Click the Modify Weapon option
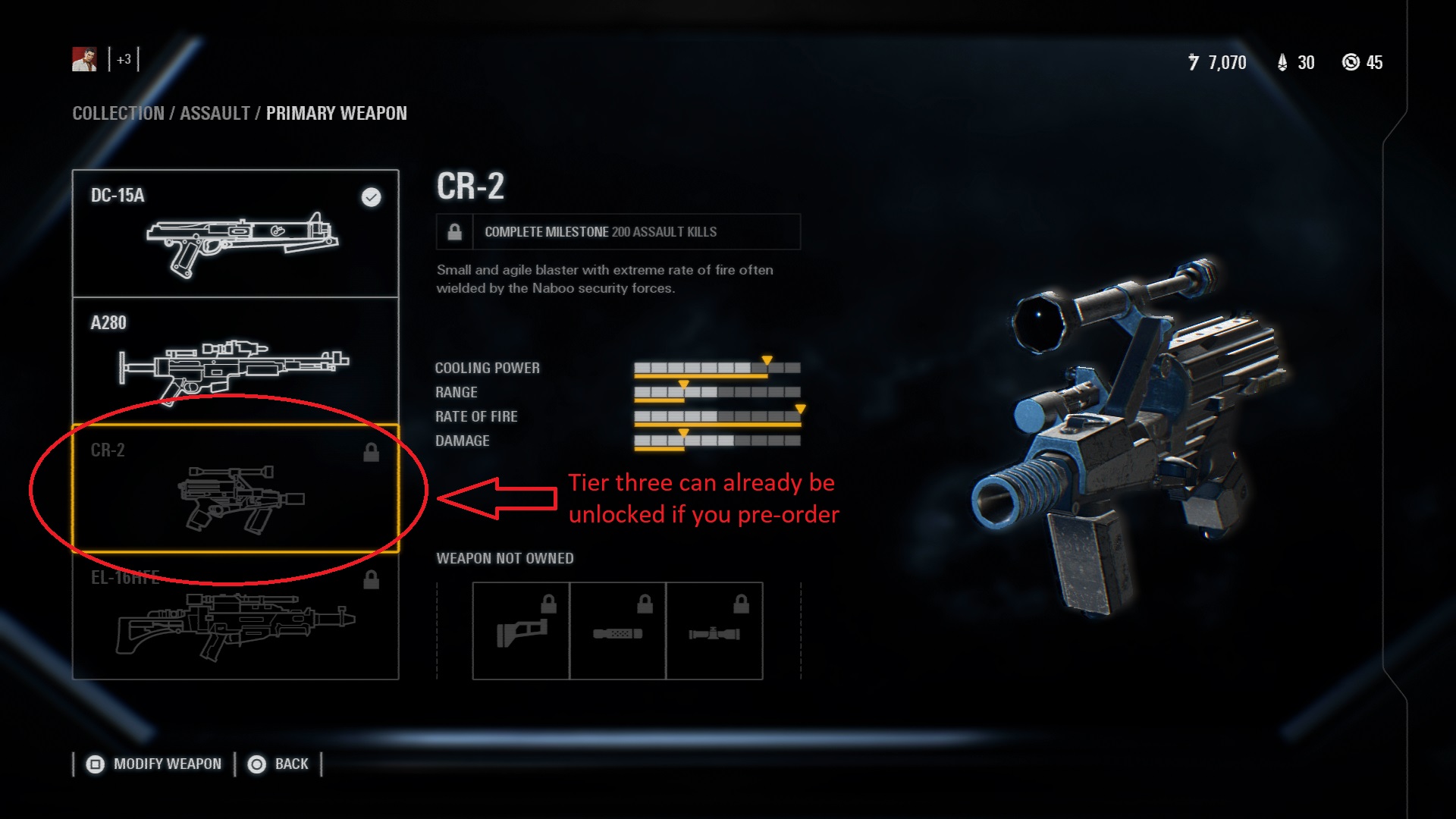The width and height of the screenshot is (1456, 819). tap(155, 764)
